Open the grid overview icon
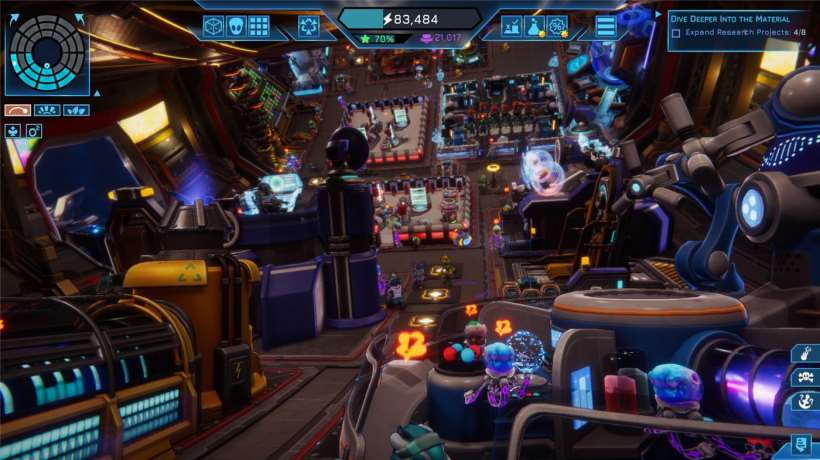The width and height of the screenshot is (820, 460). click(x=259, y=26)
